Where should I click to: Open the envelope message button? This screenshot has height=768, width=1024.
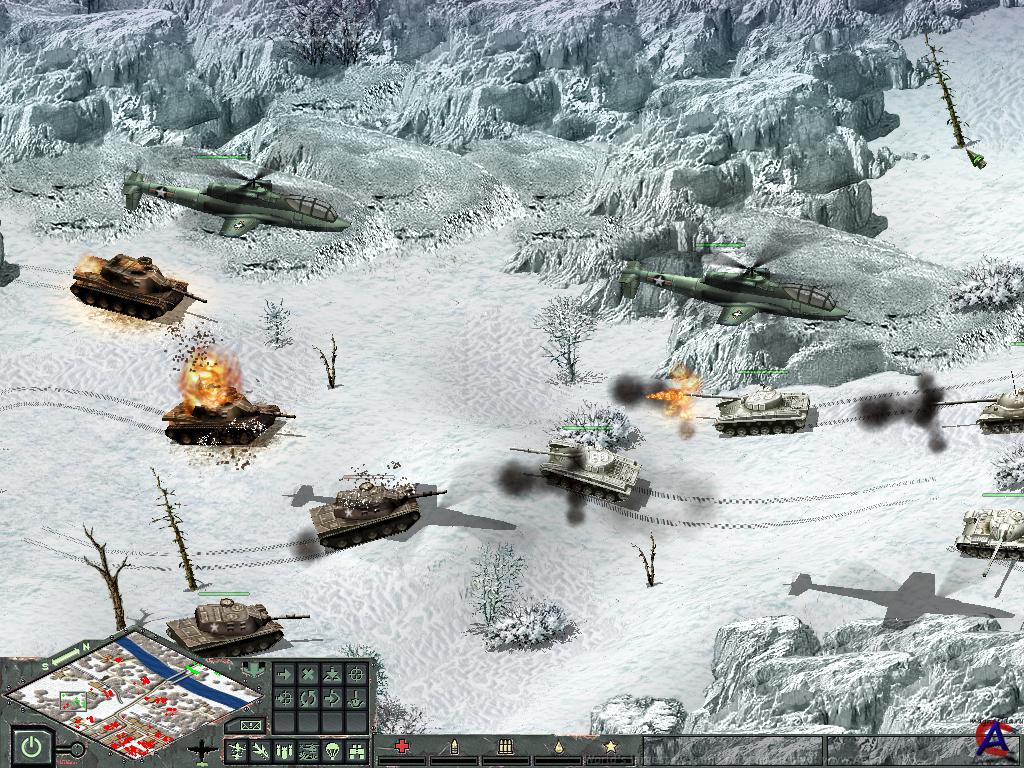[249, 724]
